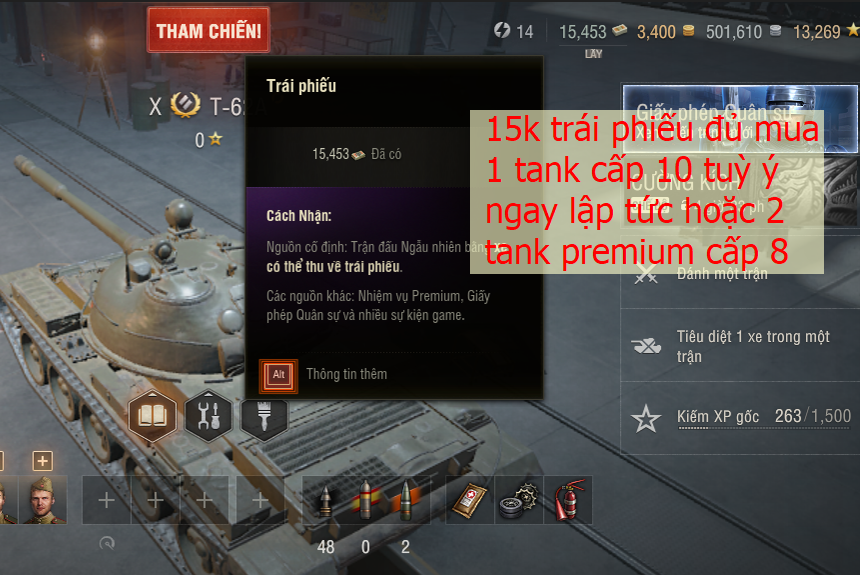The height and width of the screenshot is (575, 860).
Task: Open the credits balance showing 501,610
Action: click(x=742, y=31)
